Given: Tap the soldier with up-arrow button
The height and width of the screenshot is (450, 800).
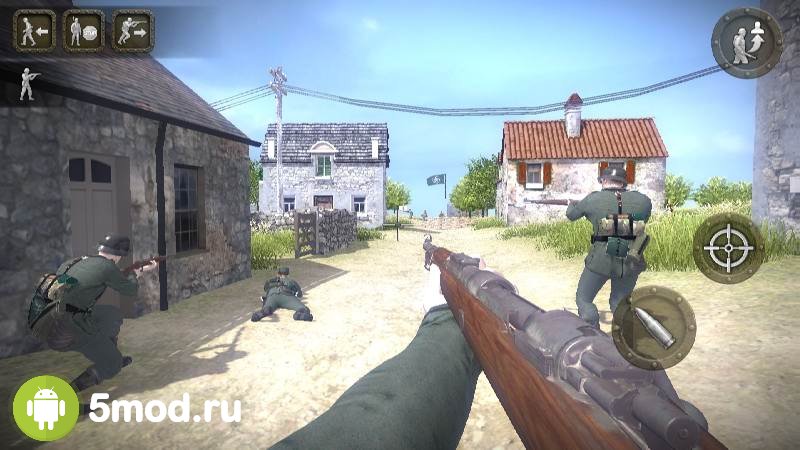Looking at the screenshot, I should 746,42.
